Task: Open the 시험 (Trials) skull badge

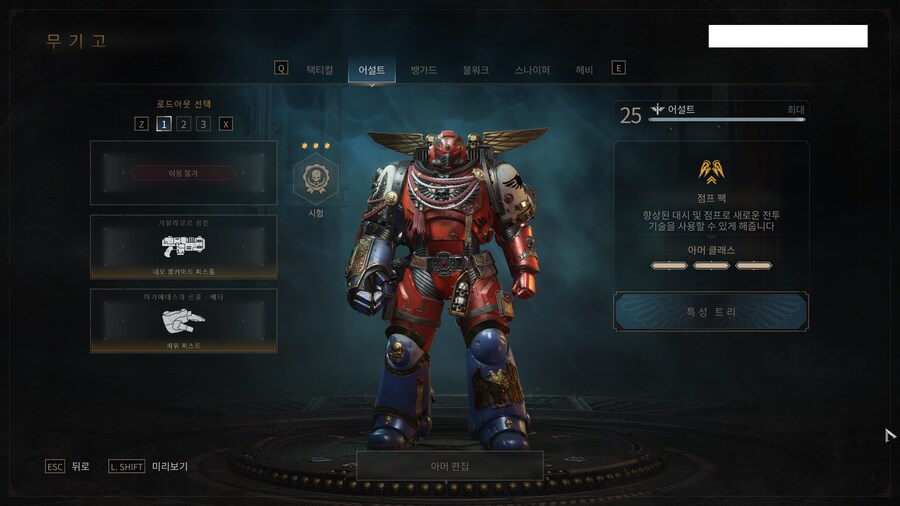Action: tap(315, 180)
